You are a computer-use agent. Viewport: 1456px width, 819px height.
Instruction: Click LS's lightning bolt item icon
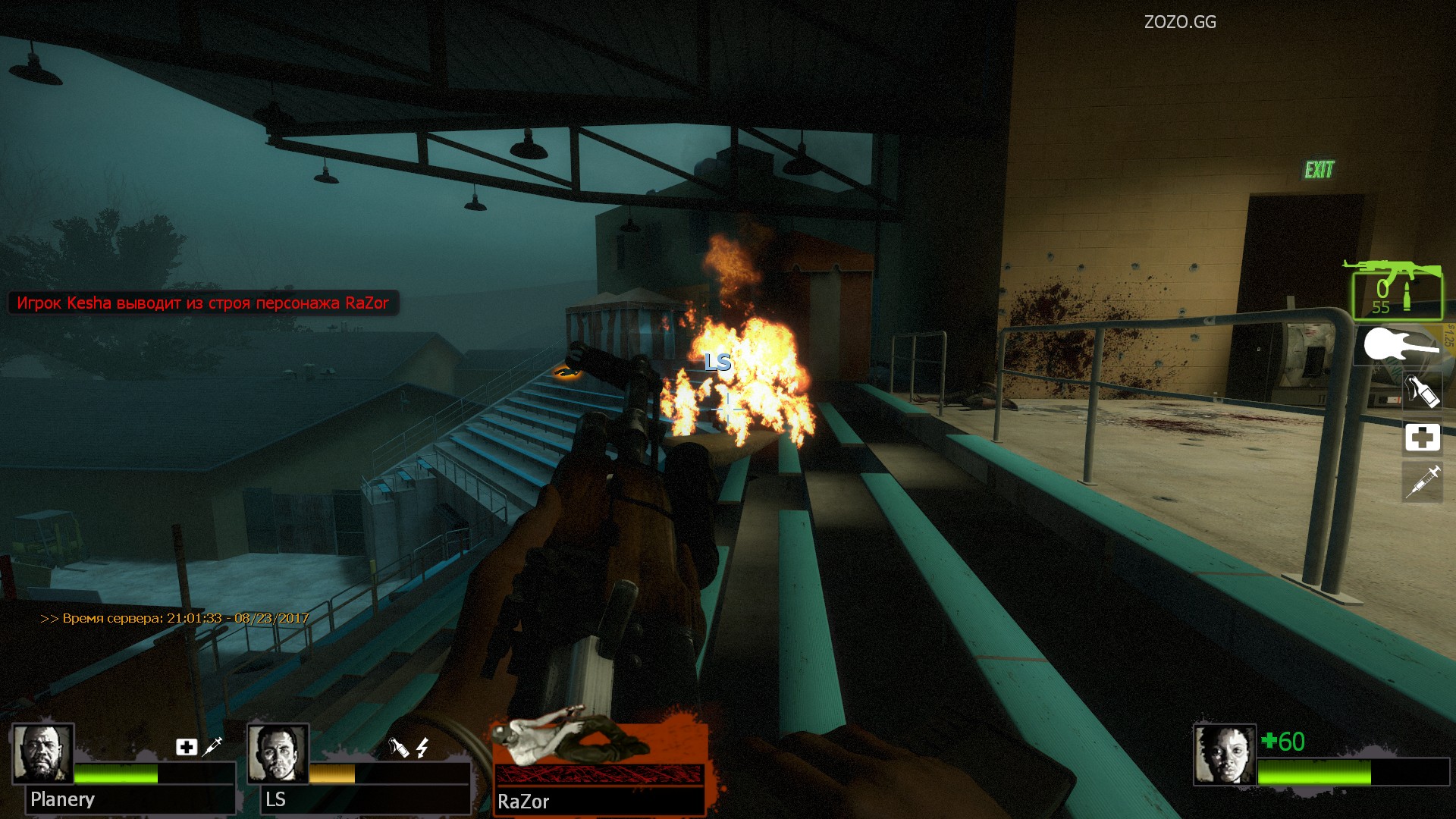click(422, 748)
